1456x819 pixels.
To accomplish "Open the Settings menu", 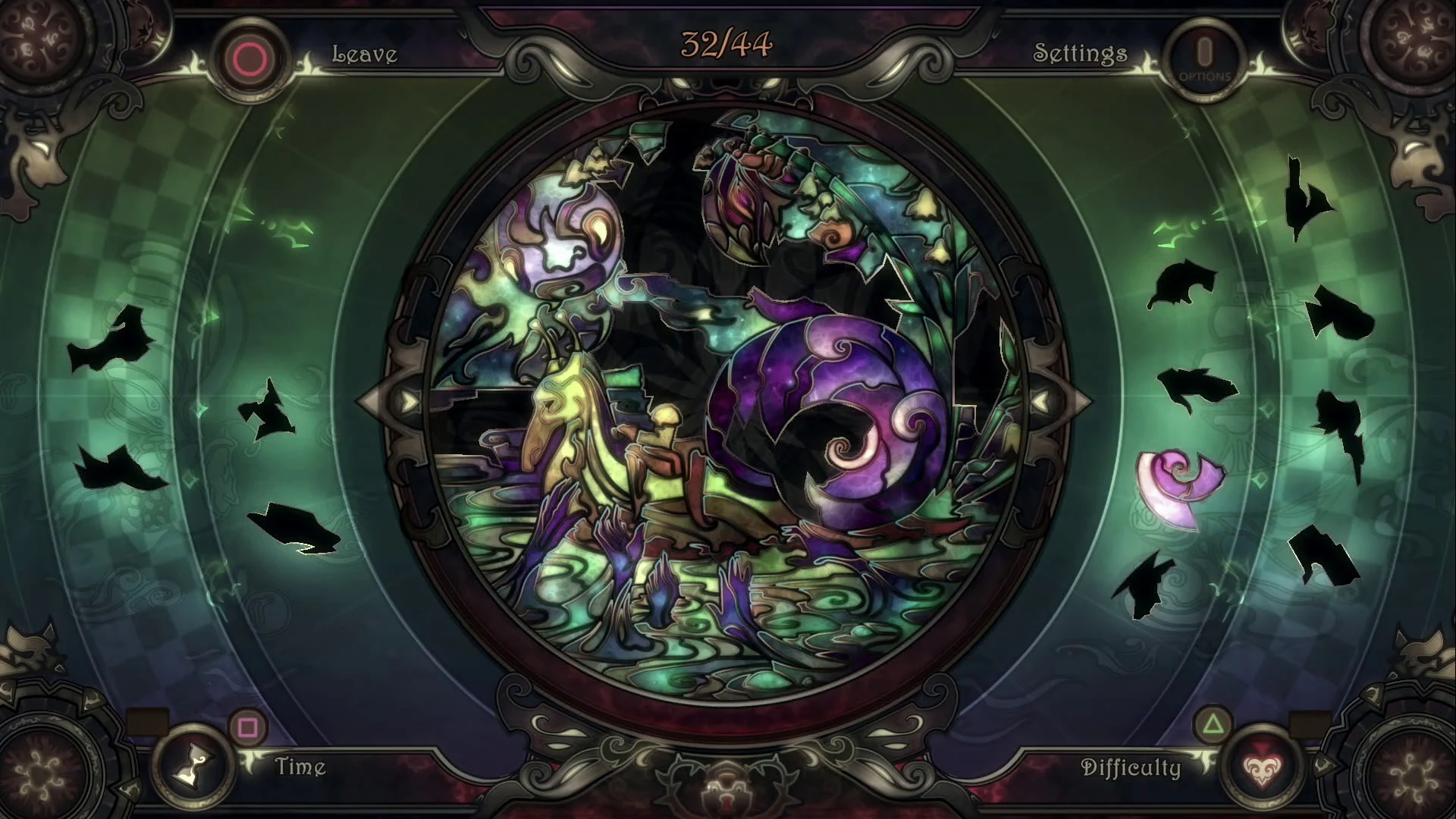I will point(1080,53).
